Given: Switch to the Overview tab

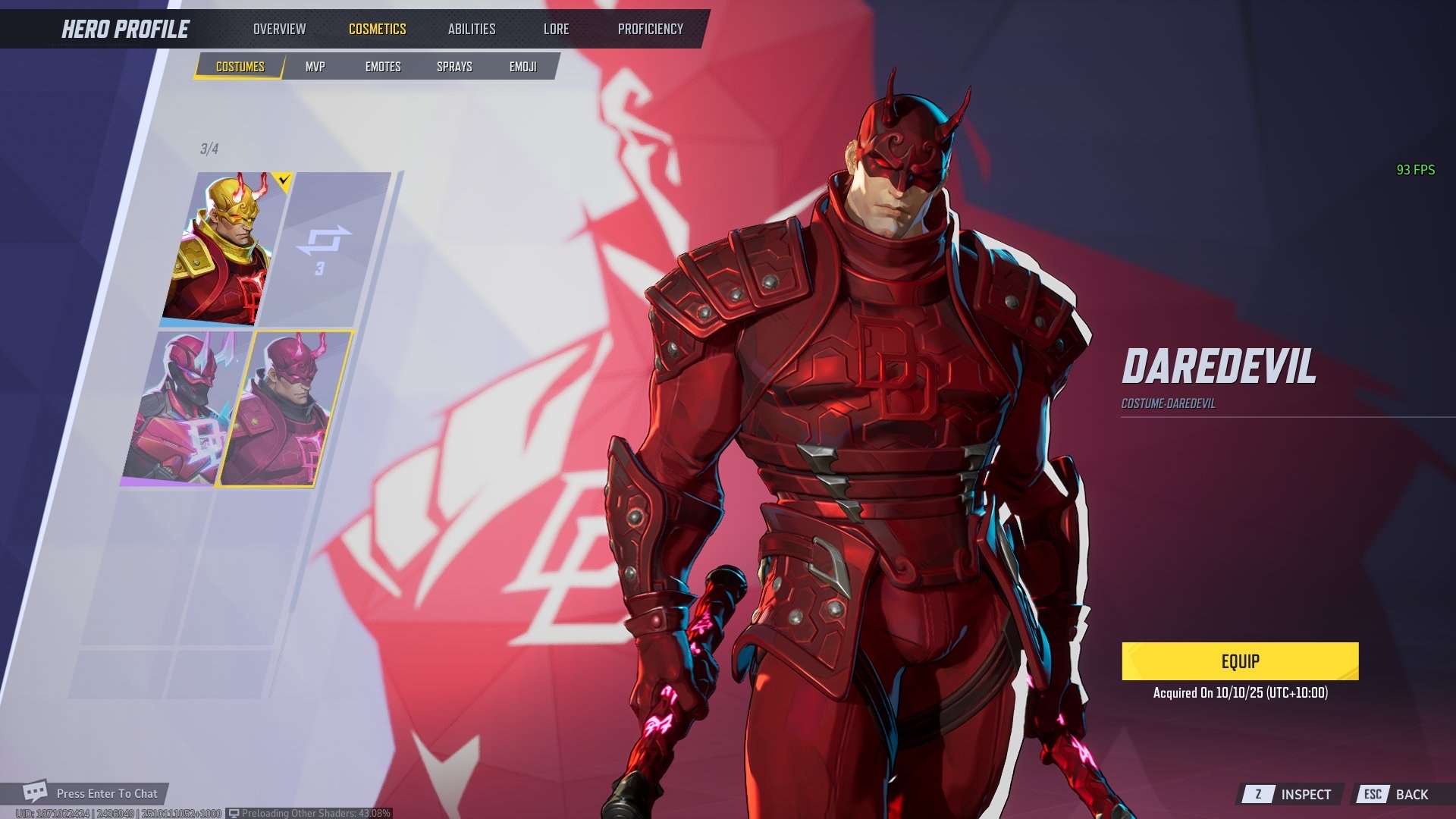Looking at the screenshot, I should pyautogui.click(x=279, y=29).
